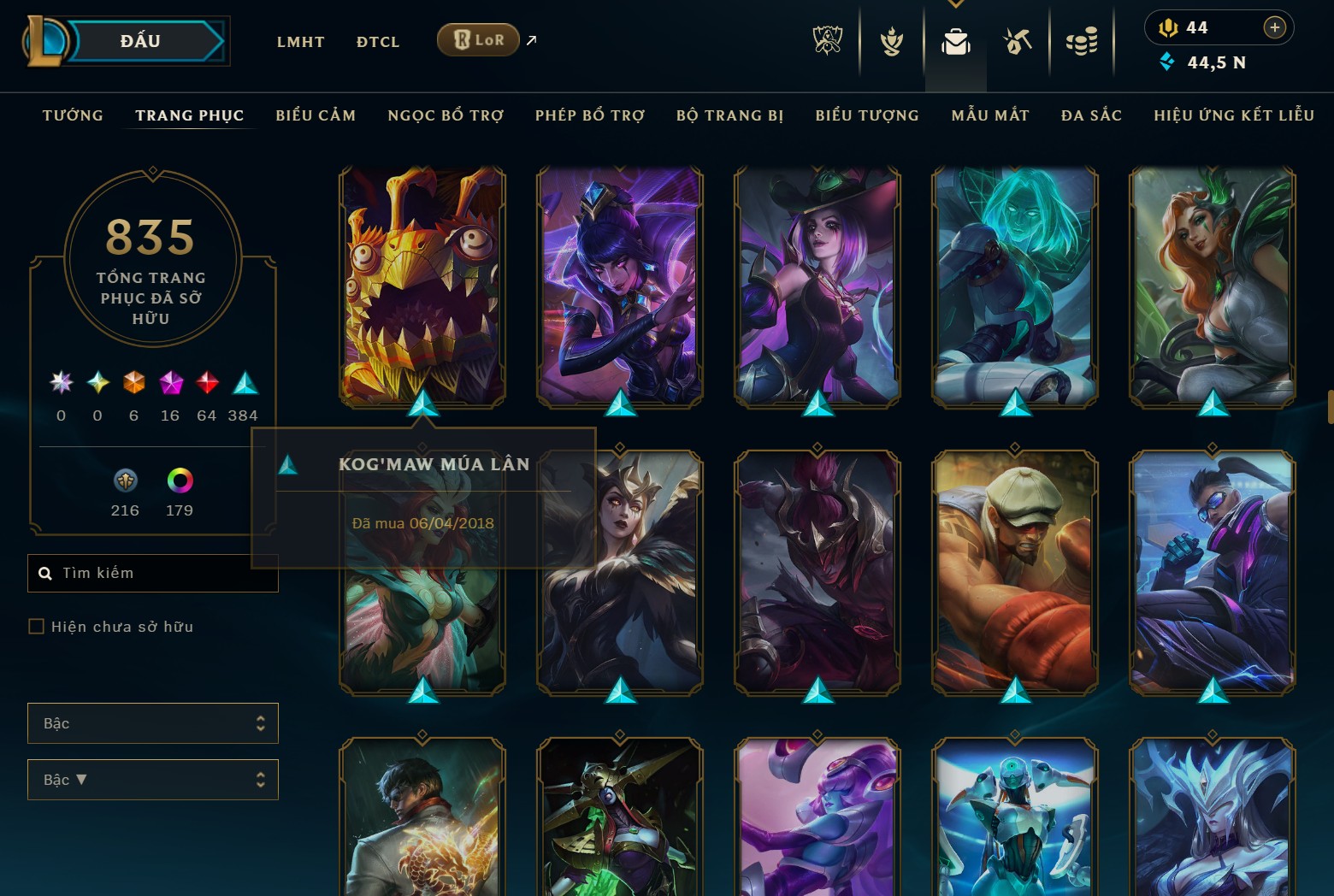Open the Esports trophy section
Image resolution: width=1334 pixels, height=896 pixels.
tap(827, 40)
